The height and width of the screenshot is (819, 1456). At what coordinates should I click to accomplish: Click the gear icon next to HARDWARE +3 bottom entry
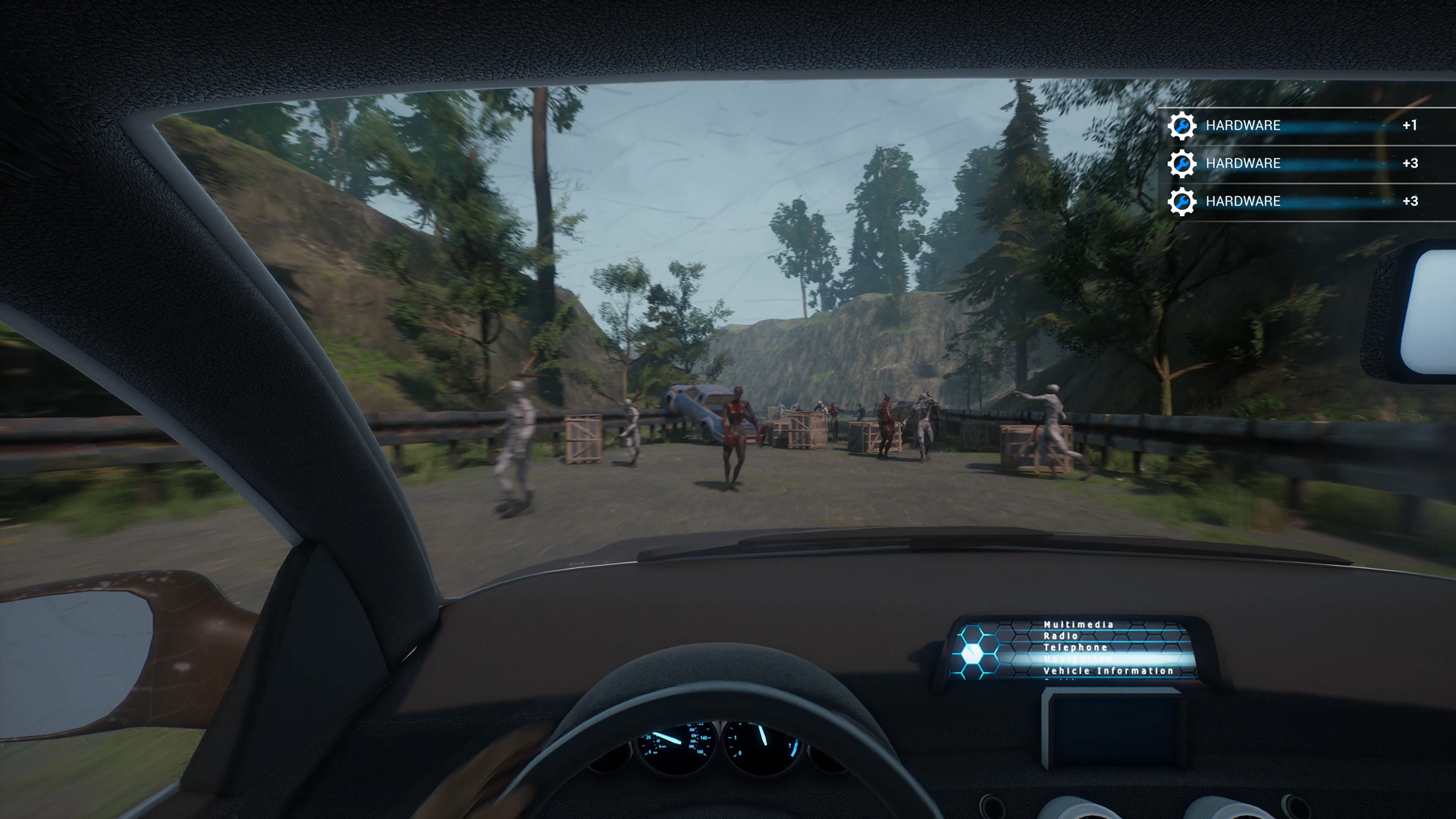tap(1182, 202)
